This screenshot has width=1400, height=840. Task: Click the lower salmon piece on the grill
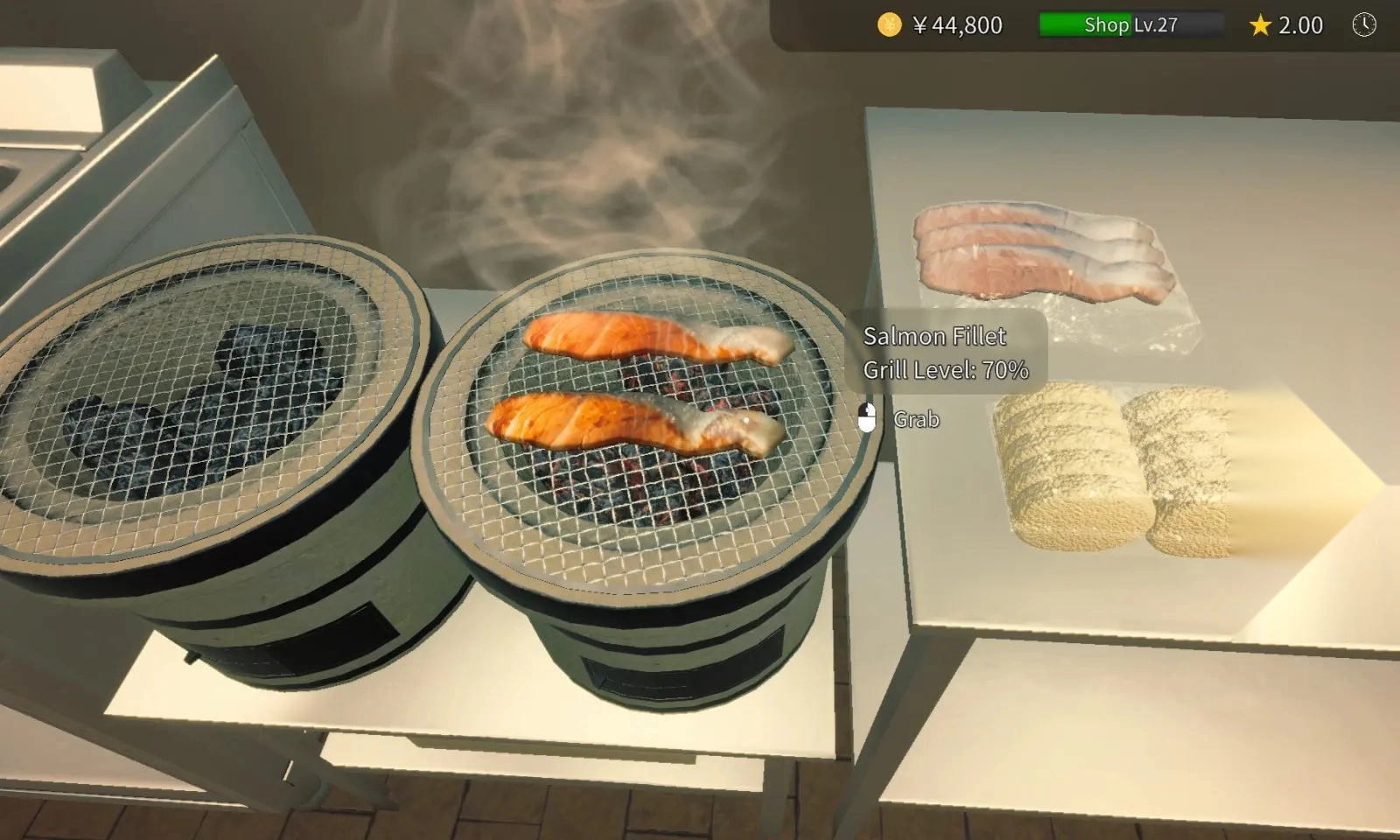point(630,424)
